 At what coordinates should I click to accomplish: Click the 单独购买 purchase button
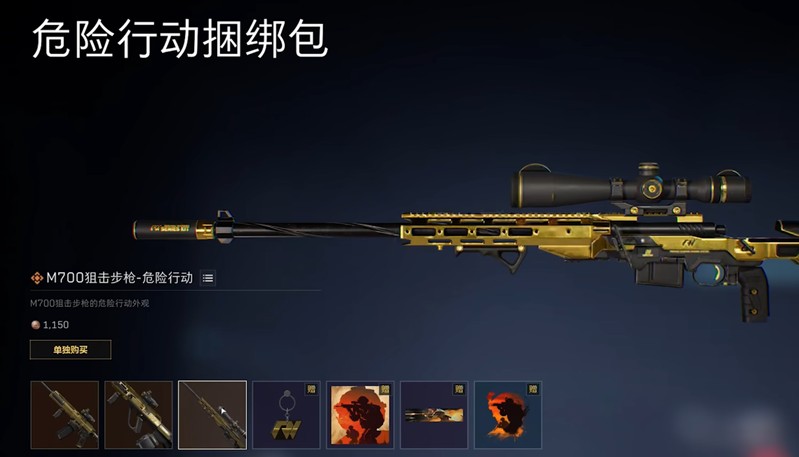[70, 349]
